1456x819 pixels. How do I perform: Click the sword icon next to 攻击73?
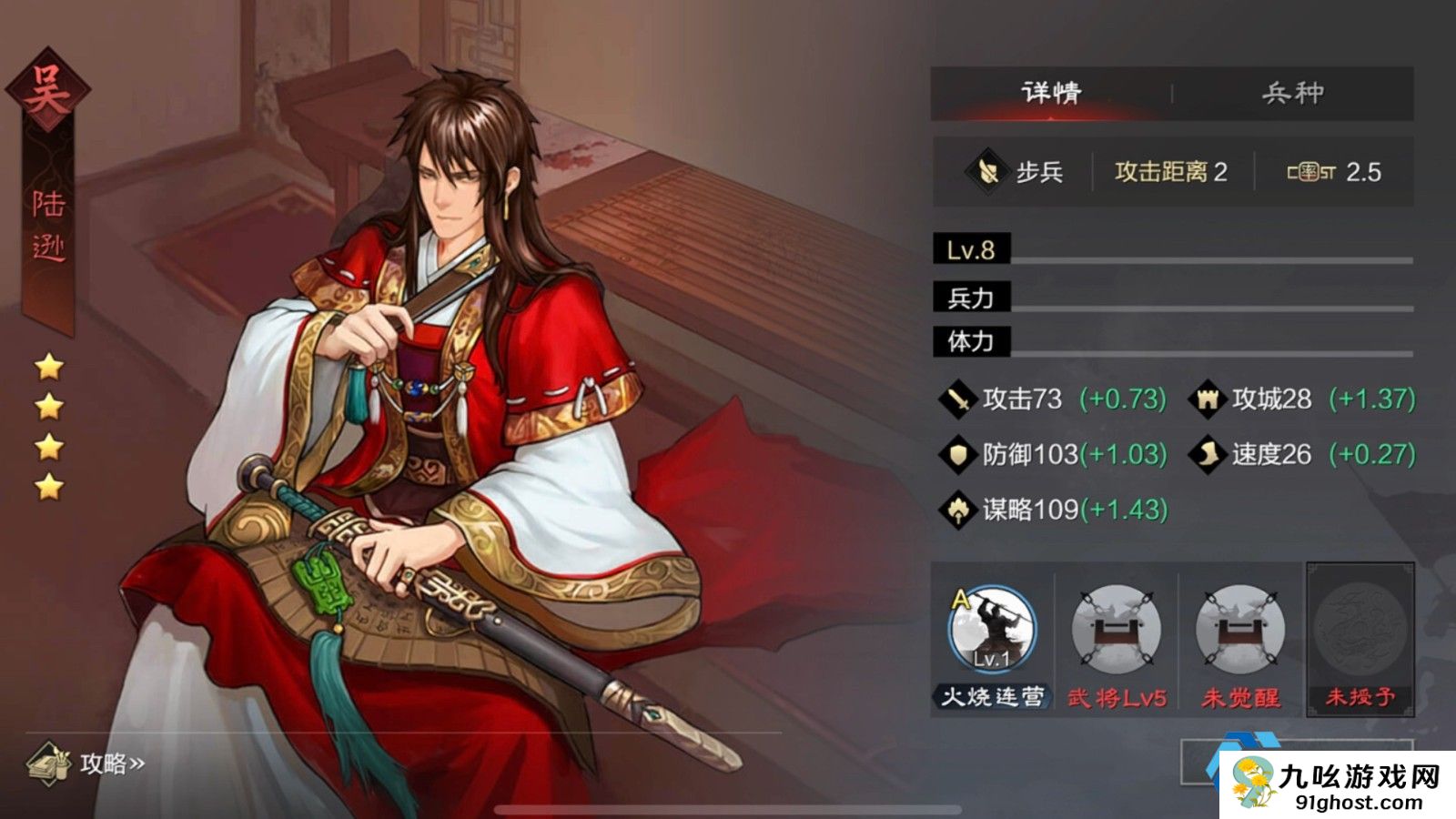tap(957, 399)
